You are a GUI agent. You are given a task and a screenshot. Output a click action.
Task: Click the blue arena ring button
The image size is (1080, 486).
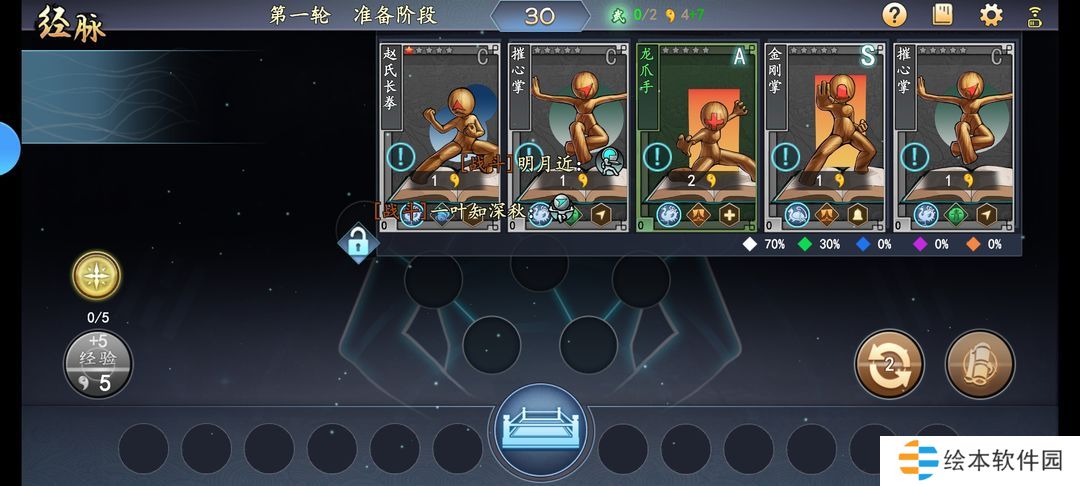[540, 430]
